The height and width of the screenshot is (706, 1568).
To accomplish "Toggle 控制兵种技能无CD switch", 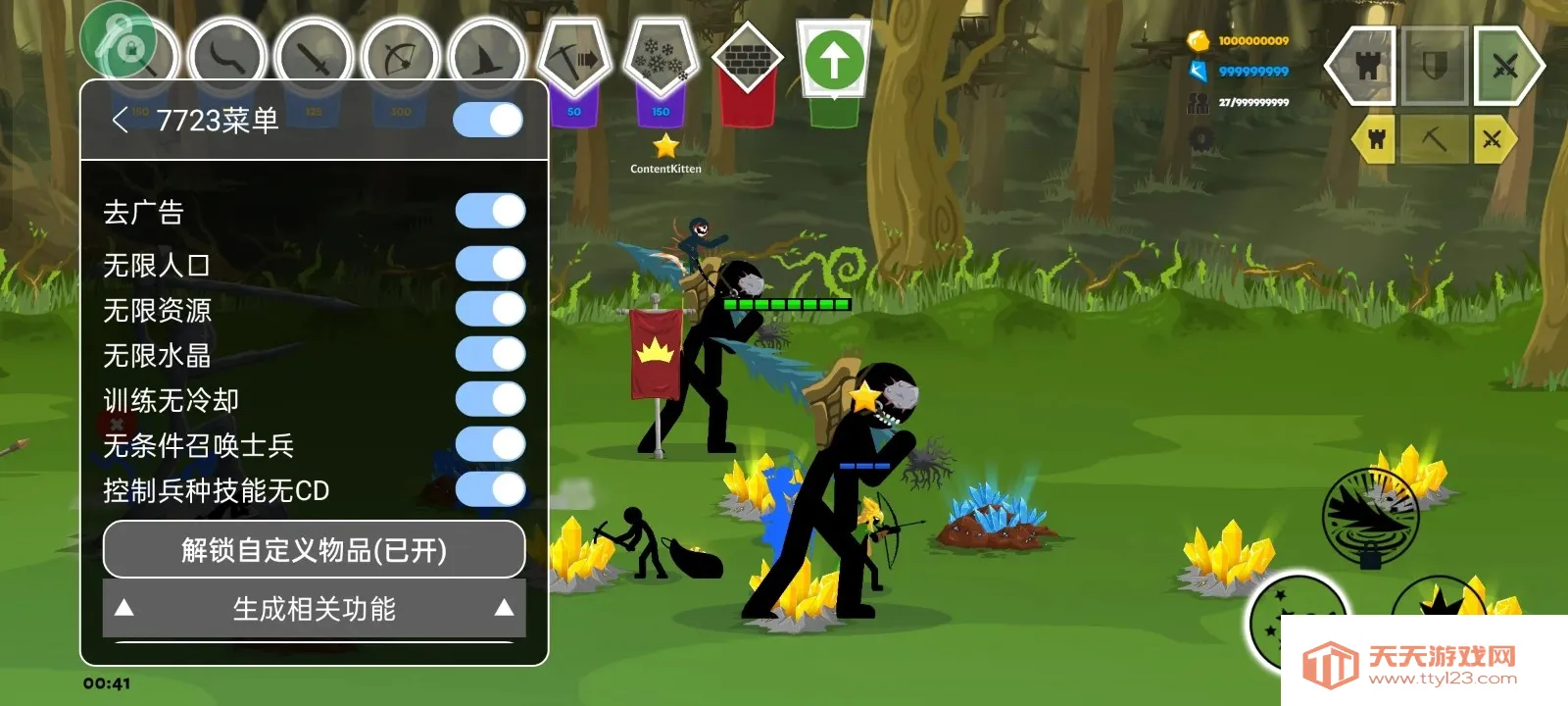I will tap(491, 489).
